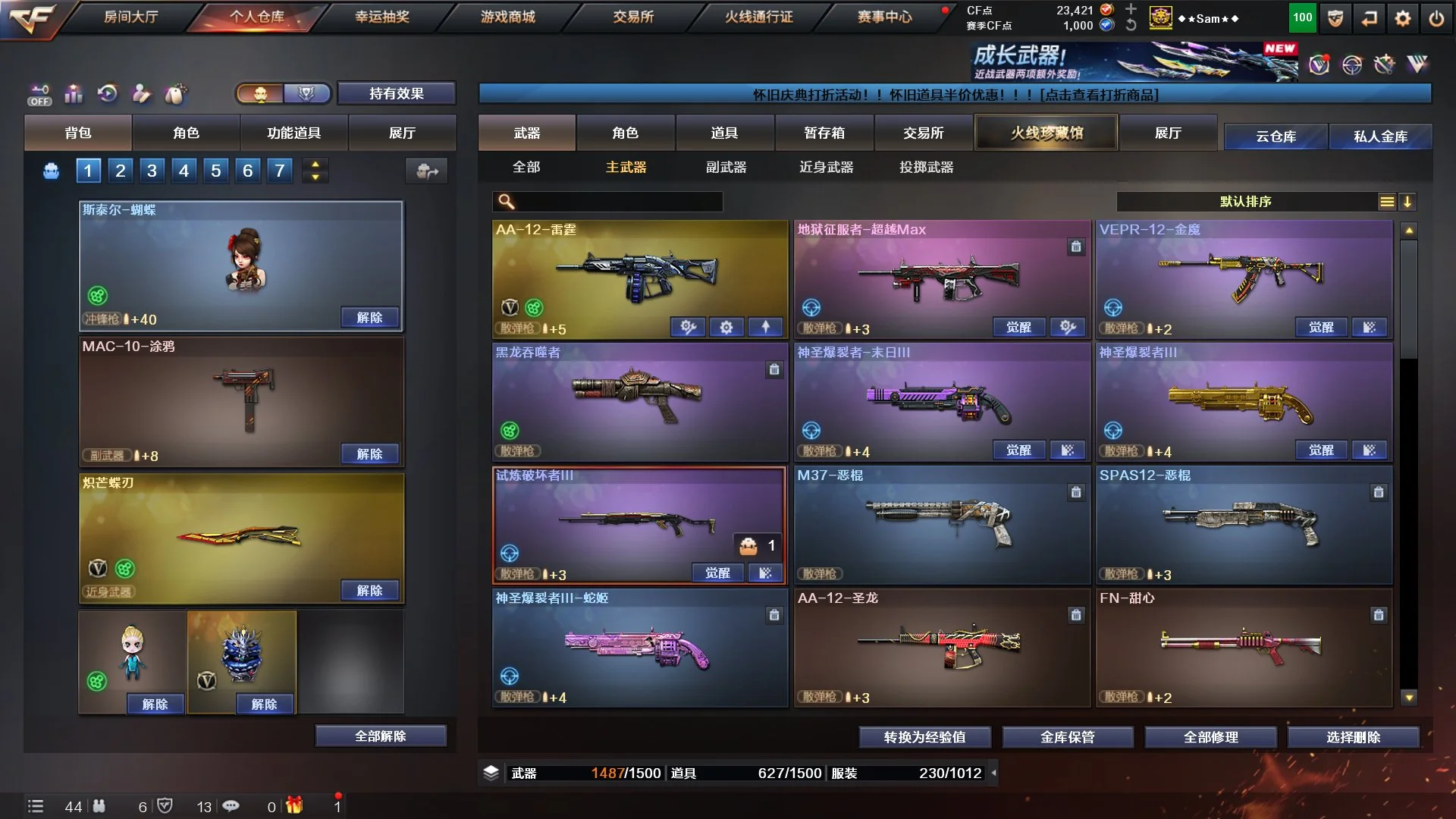Open the 云仓库 cloud storage
The height and width of the screenshot is (819, 1456).
(x=1276, y=136)
